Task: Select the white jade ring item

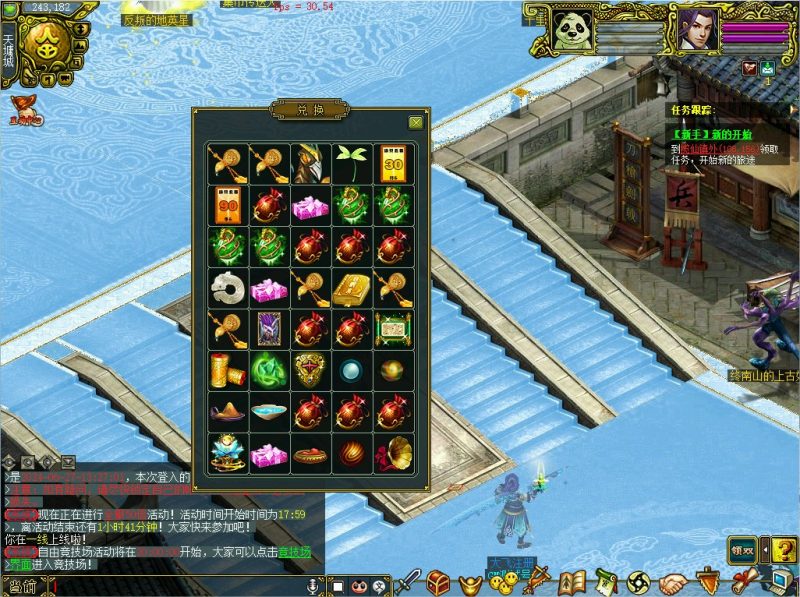Action: tap(228, 287)
